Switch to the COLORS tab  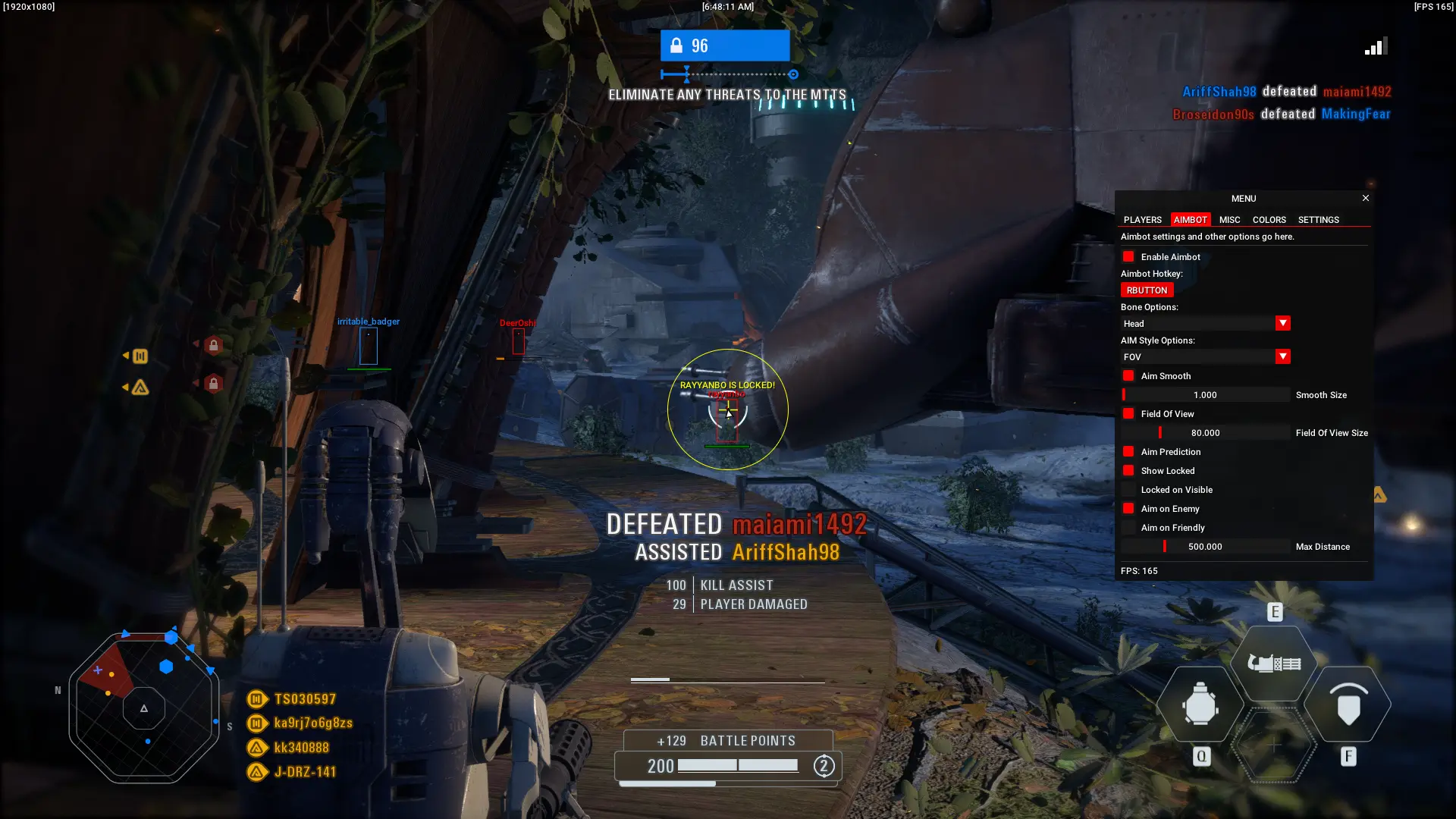pyautogui.click(x=1269, y=219)
